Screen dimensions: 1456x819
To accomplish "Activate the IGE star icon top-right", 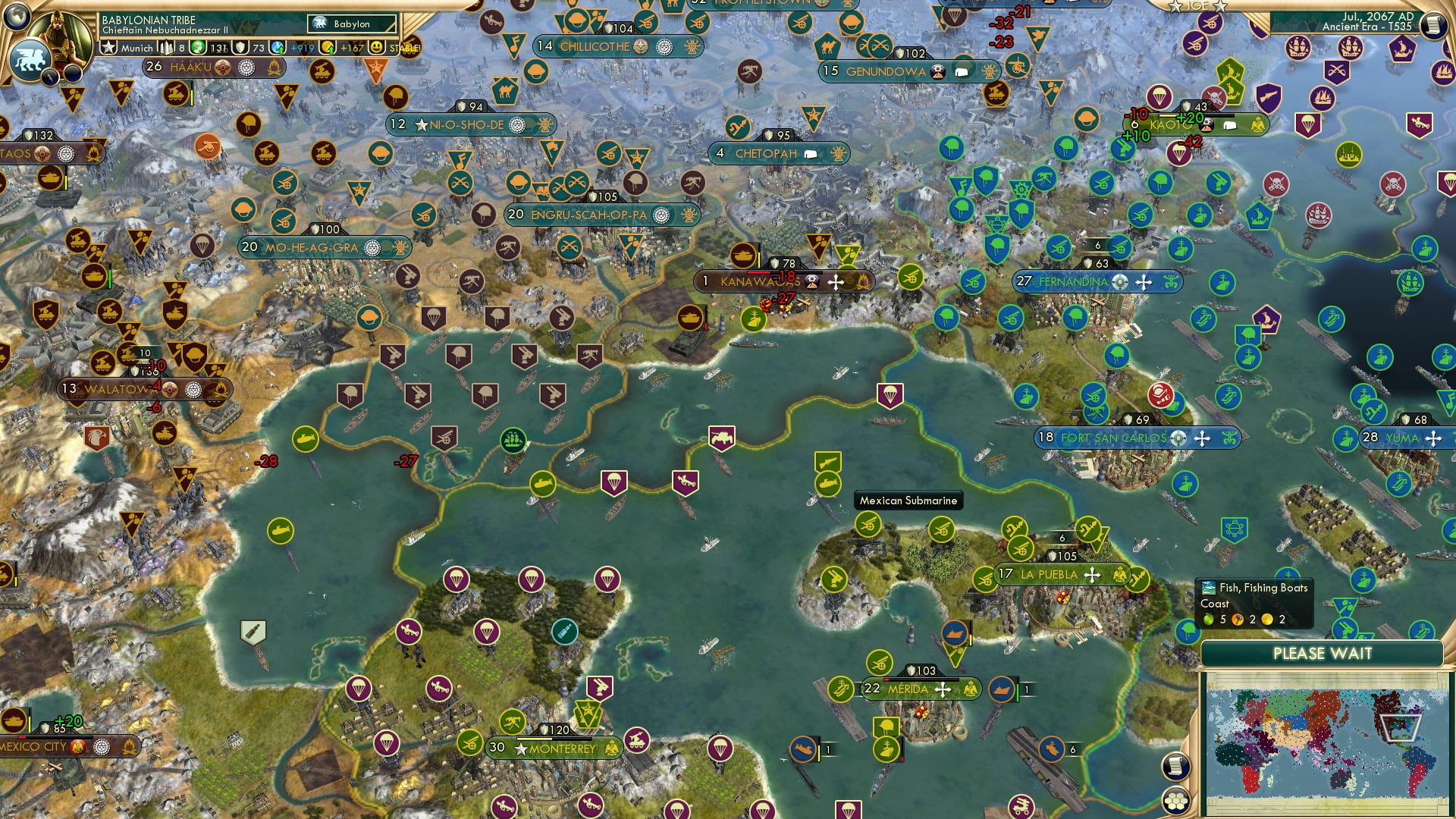I will 1175,8.
